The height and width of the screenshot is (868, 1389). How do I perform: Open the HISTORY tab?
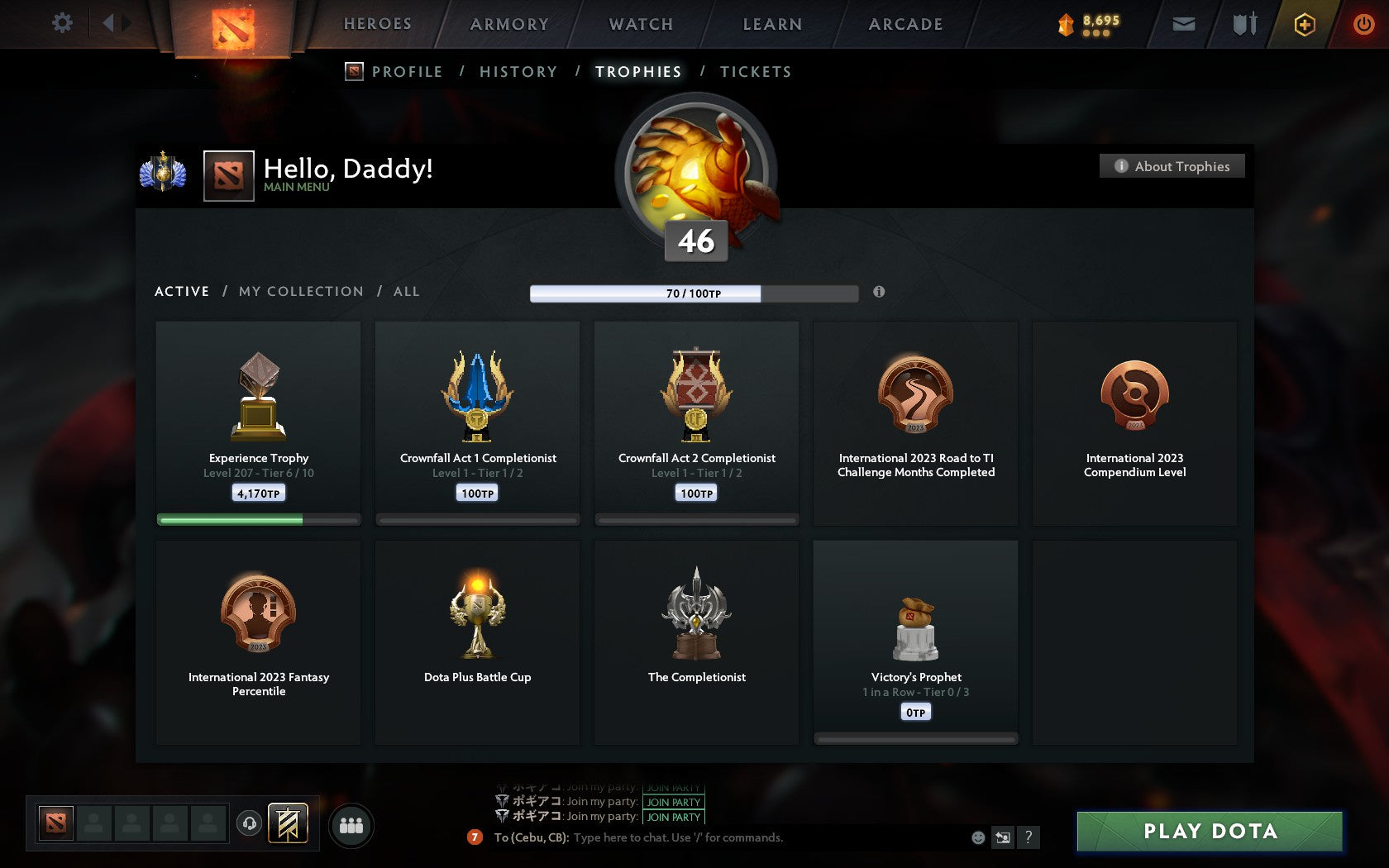518,72
